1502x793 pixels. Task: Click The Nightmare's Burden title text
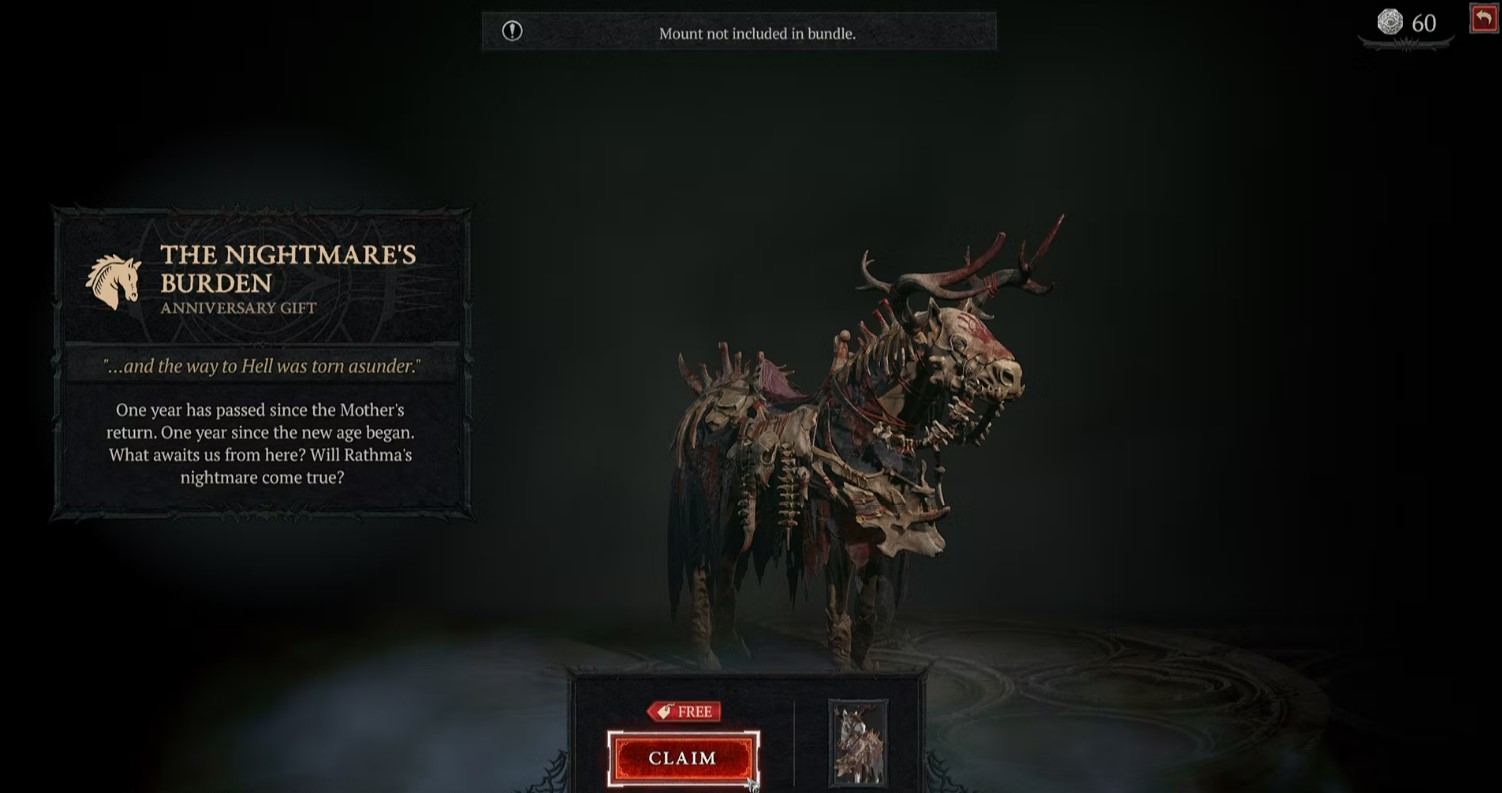point(289,268)
